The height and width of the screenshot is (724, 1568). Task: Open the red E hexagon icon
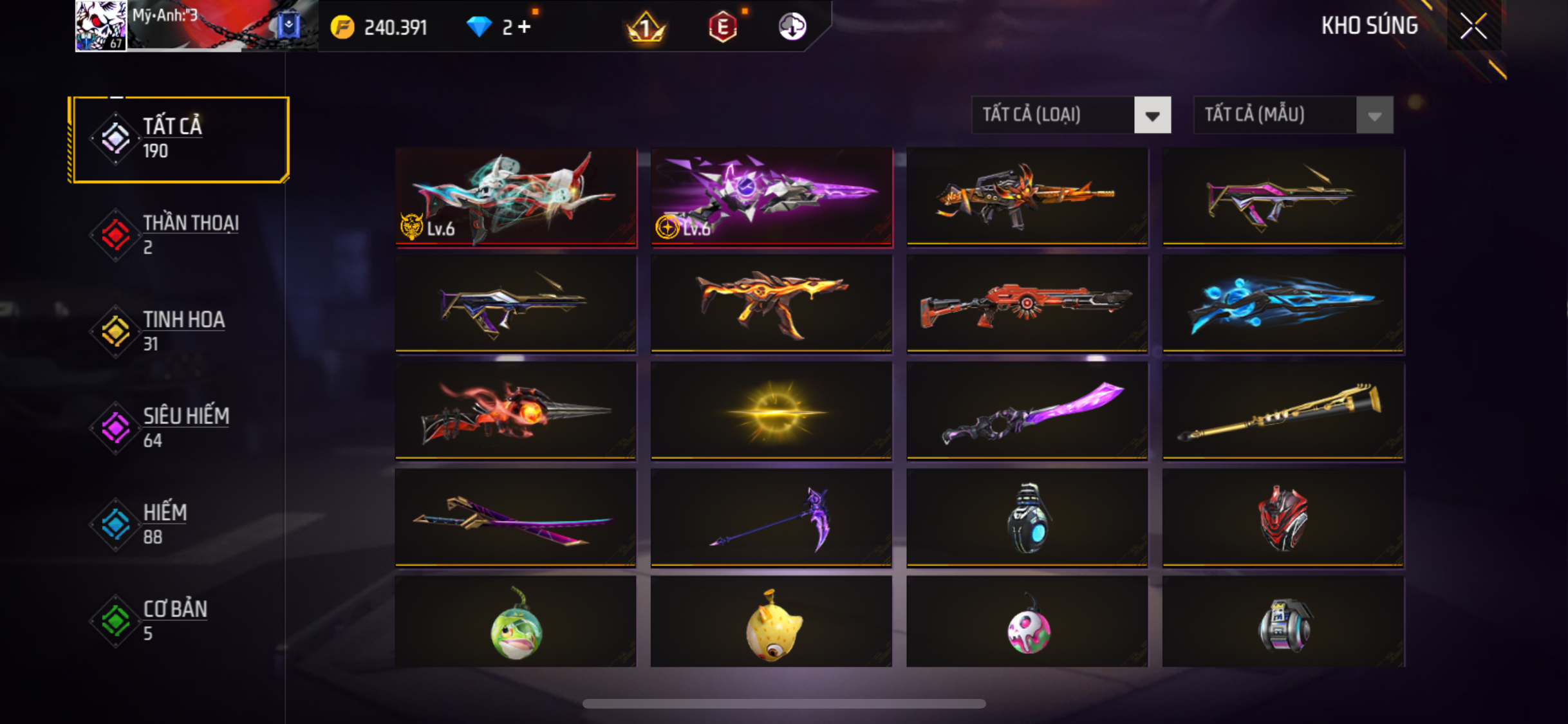coord(723,27)
